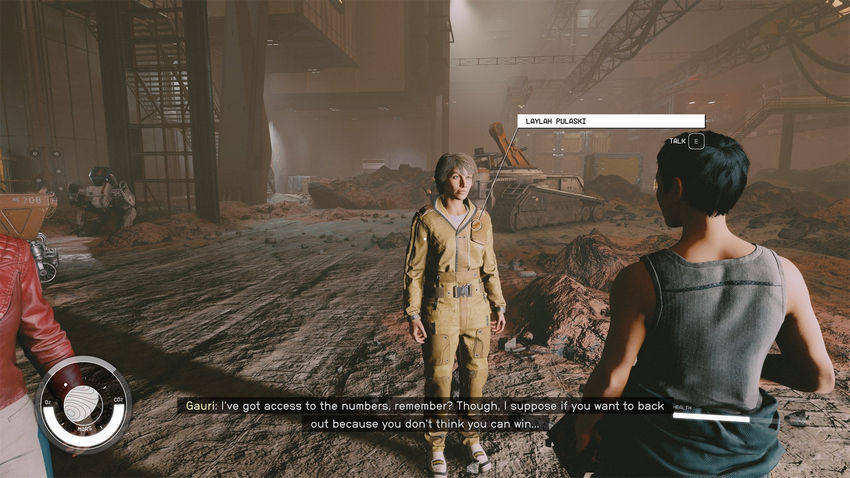Click the Mars planet compass watch
Screen dimensions: 850x478
83,405
